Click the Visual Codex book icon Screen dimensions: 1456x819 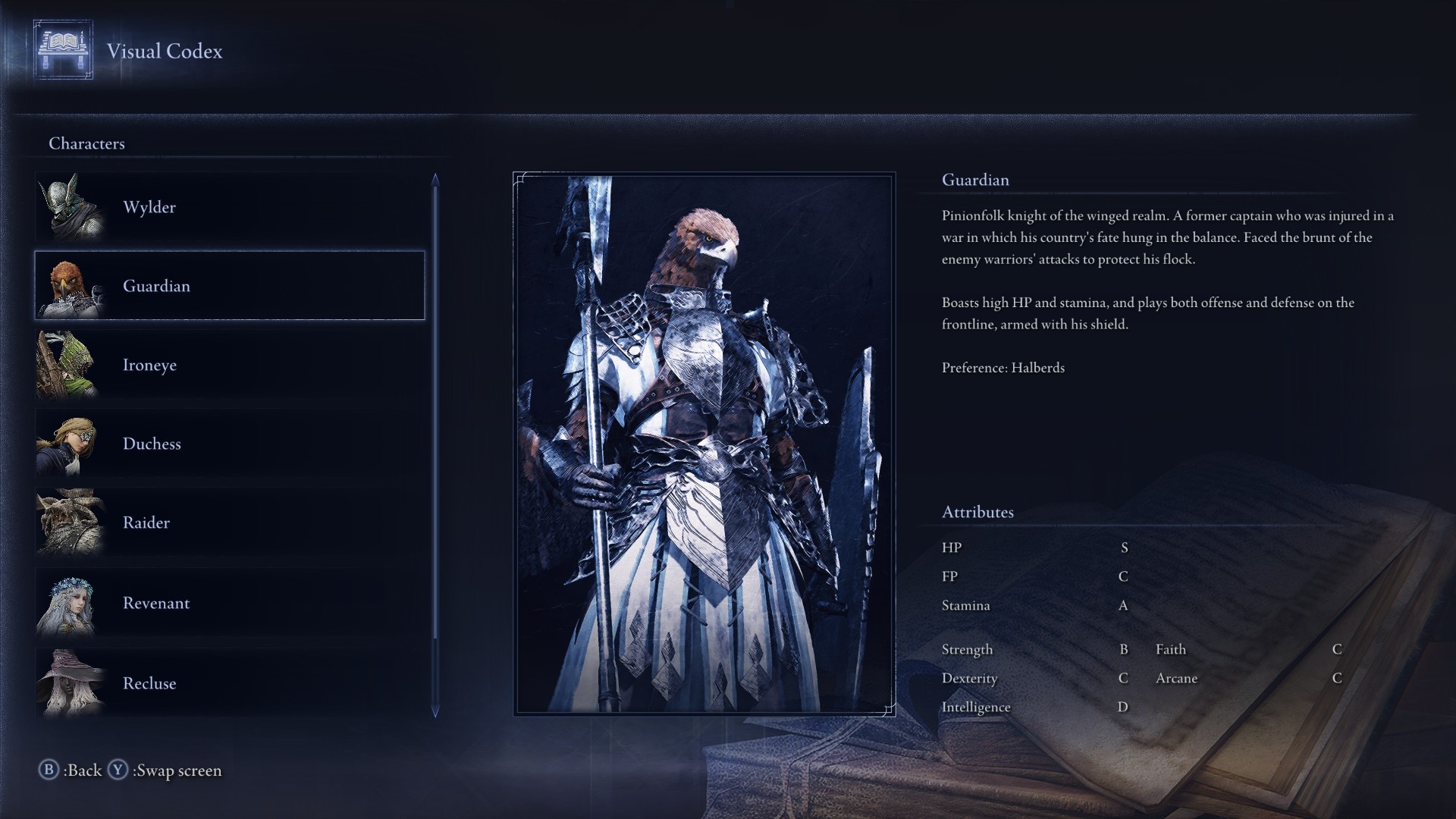point(63,50)
